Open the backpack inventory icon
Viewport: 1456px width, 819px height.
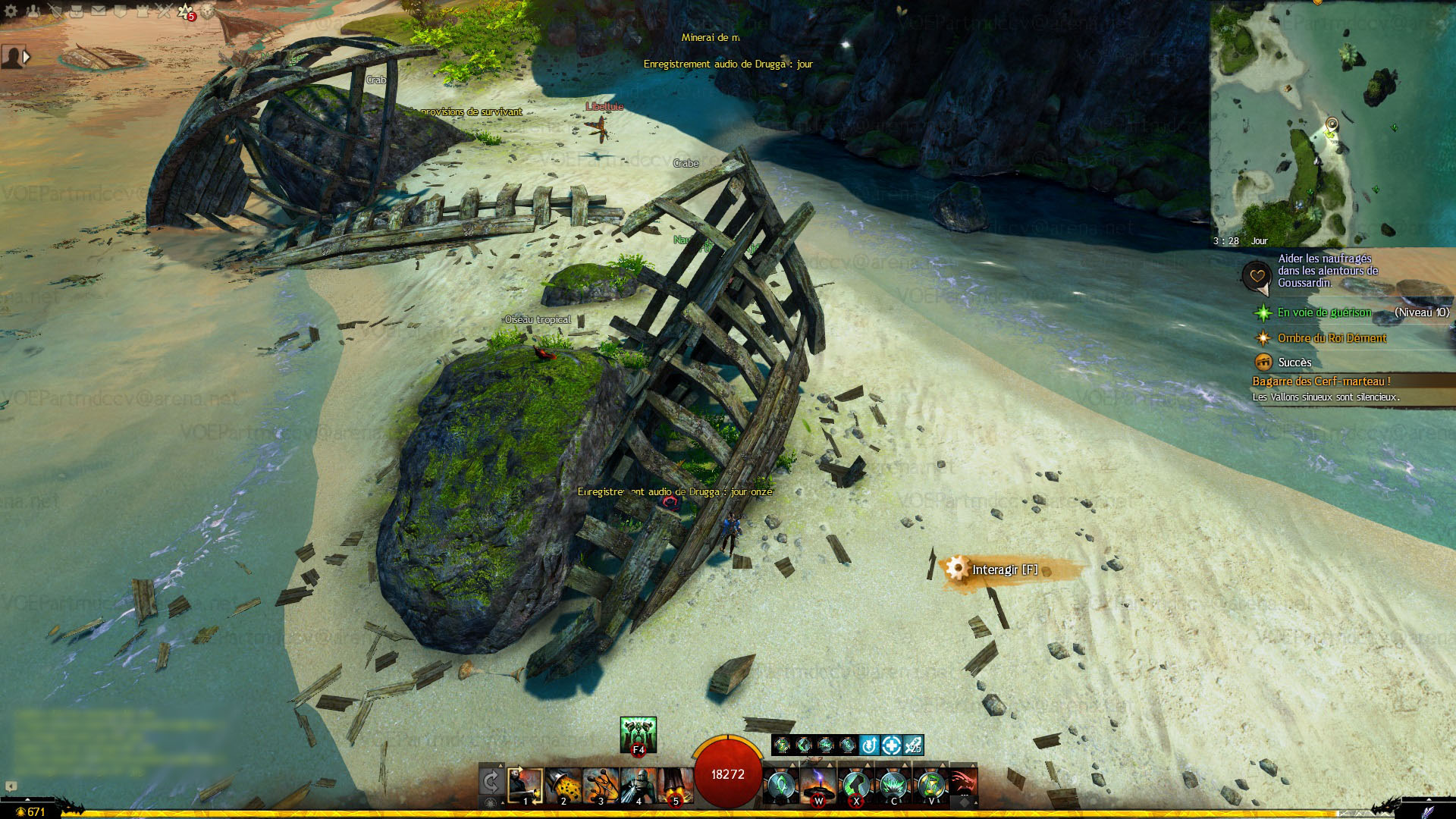[x=77, y=11]
